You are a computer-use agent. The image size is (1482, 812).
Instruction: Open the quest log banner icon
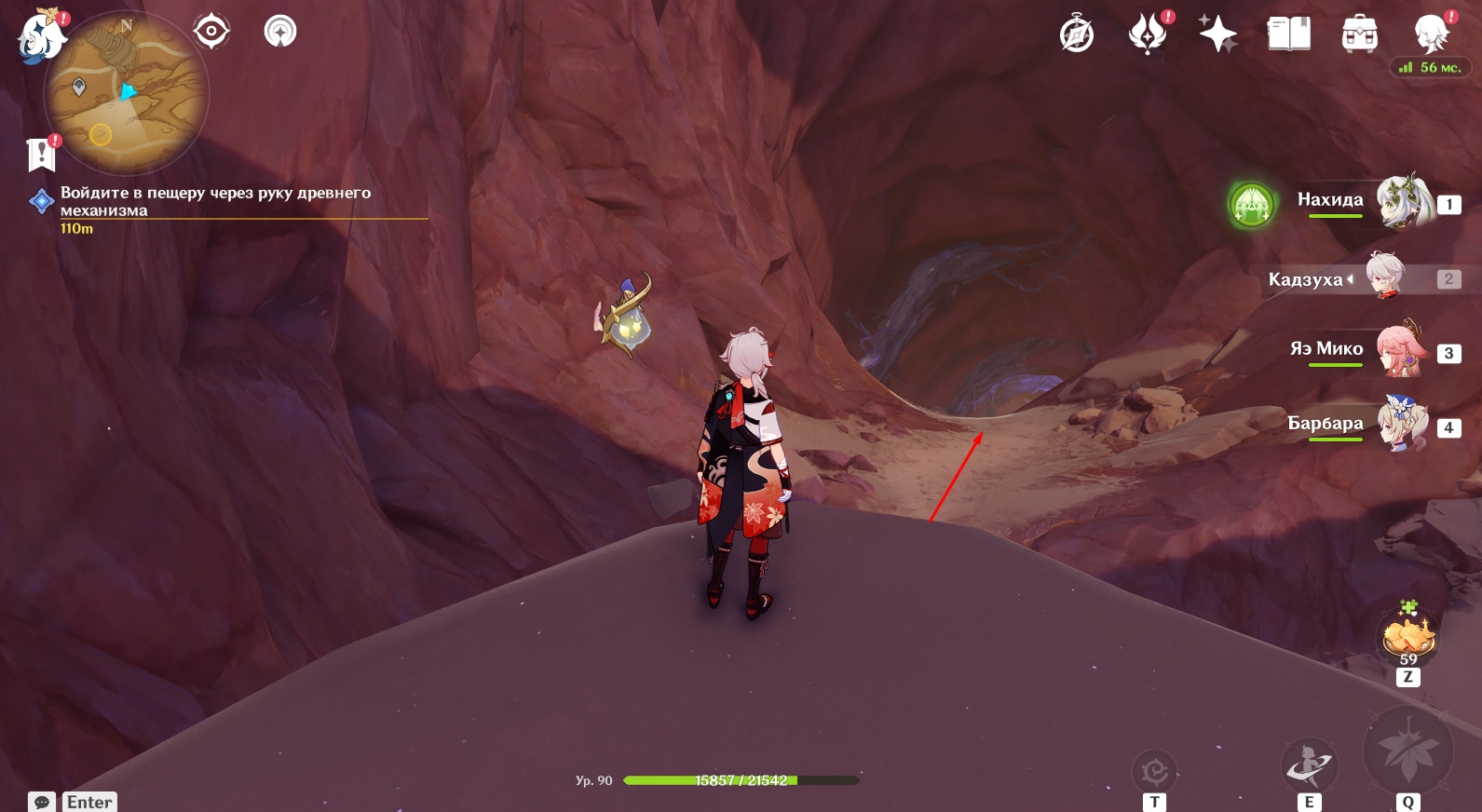click(x=42, y=155)
